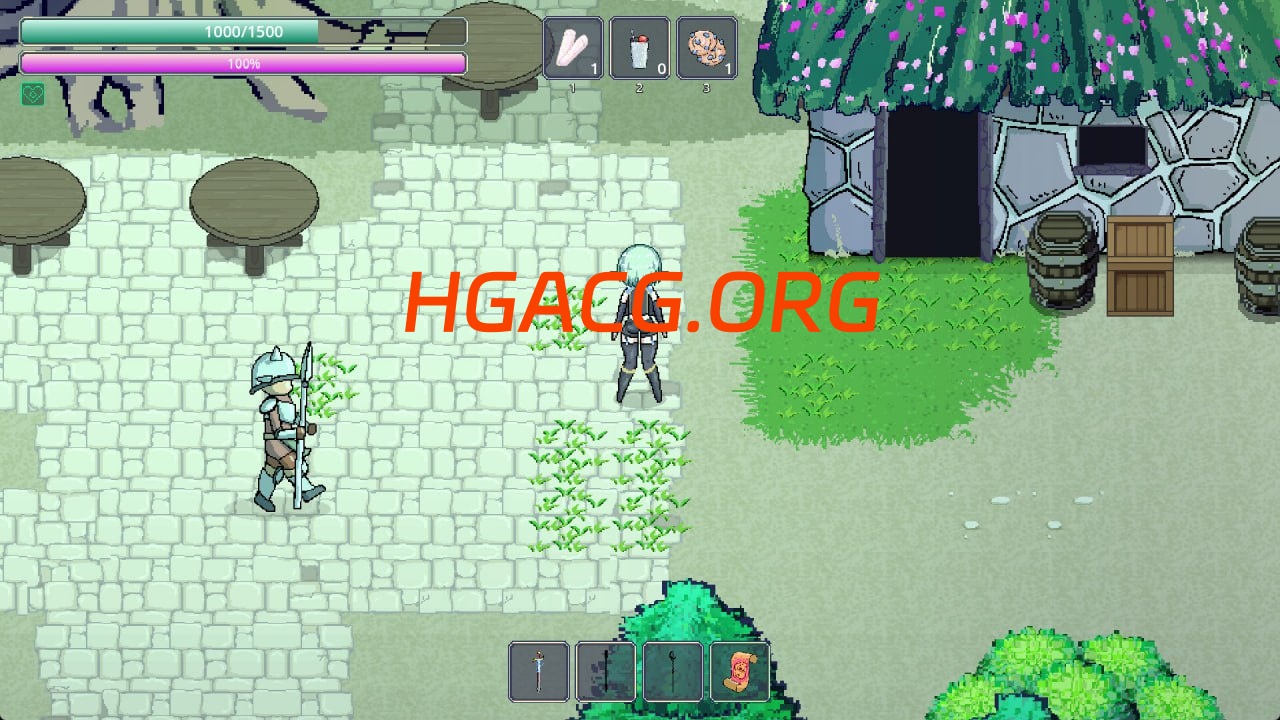Select the marshmallow item in slot 1
This screenshot has height=720, width=1280.
[573, 48]
